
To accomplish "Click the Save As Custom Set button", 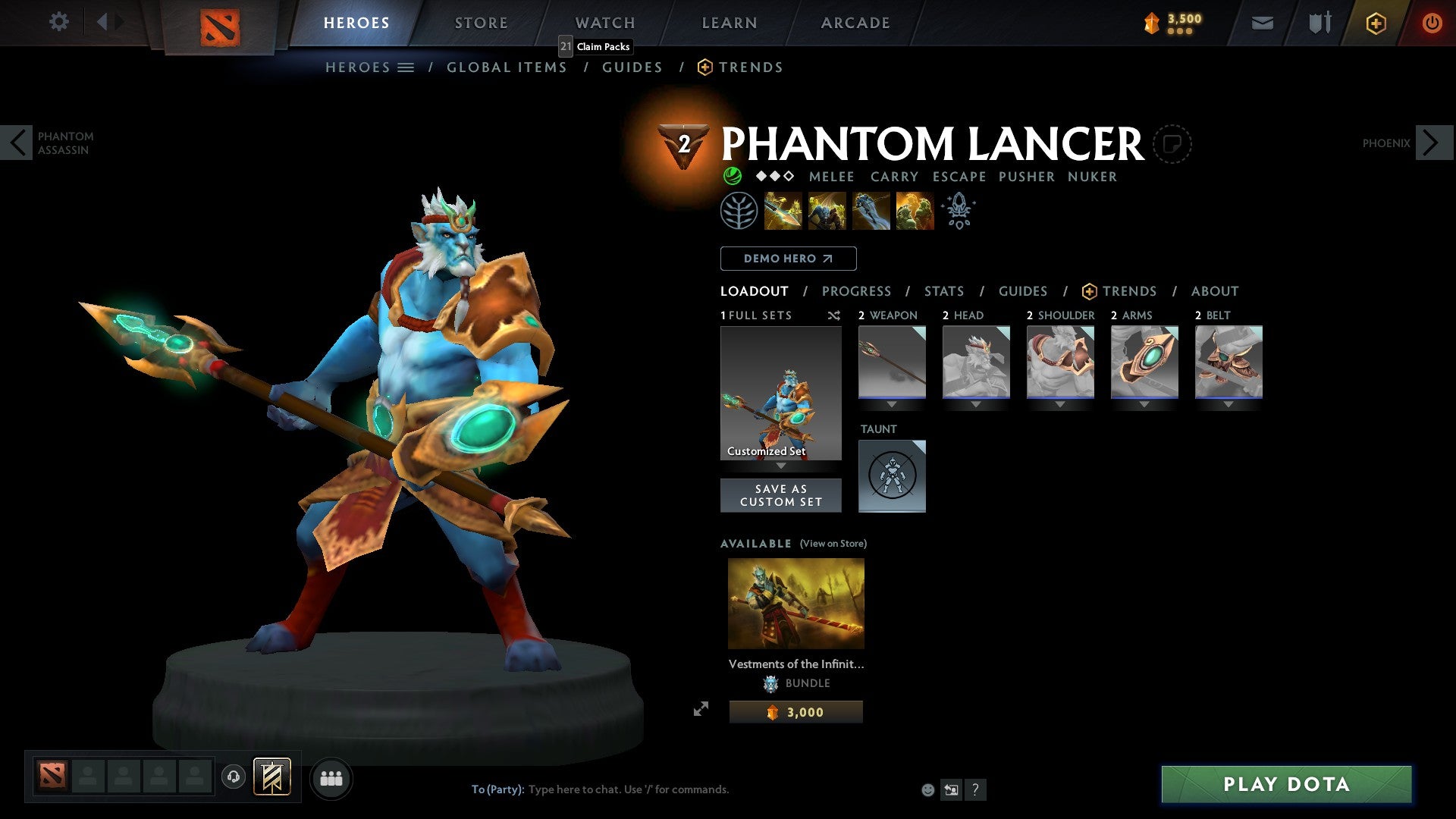I will point(780,495).
